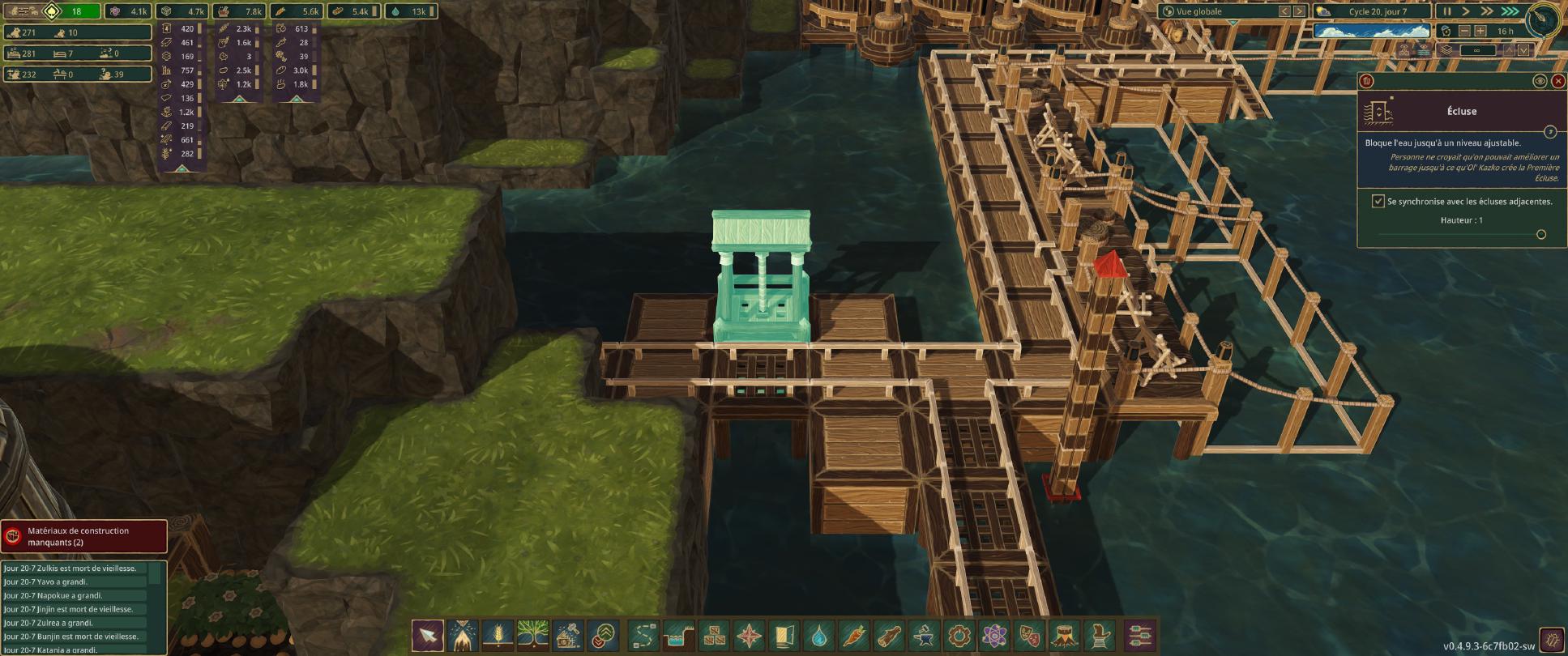This screenshot has height=656, width=1568.
Task: Close the Écluse panel with the red X
Action: [1557, 81]
